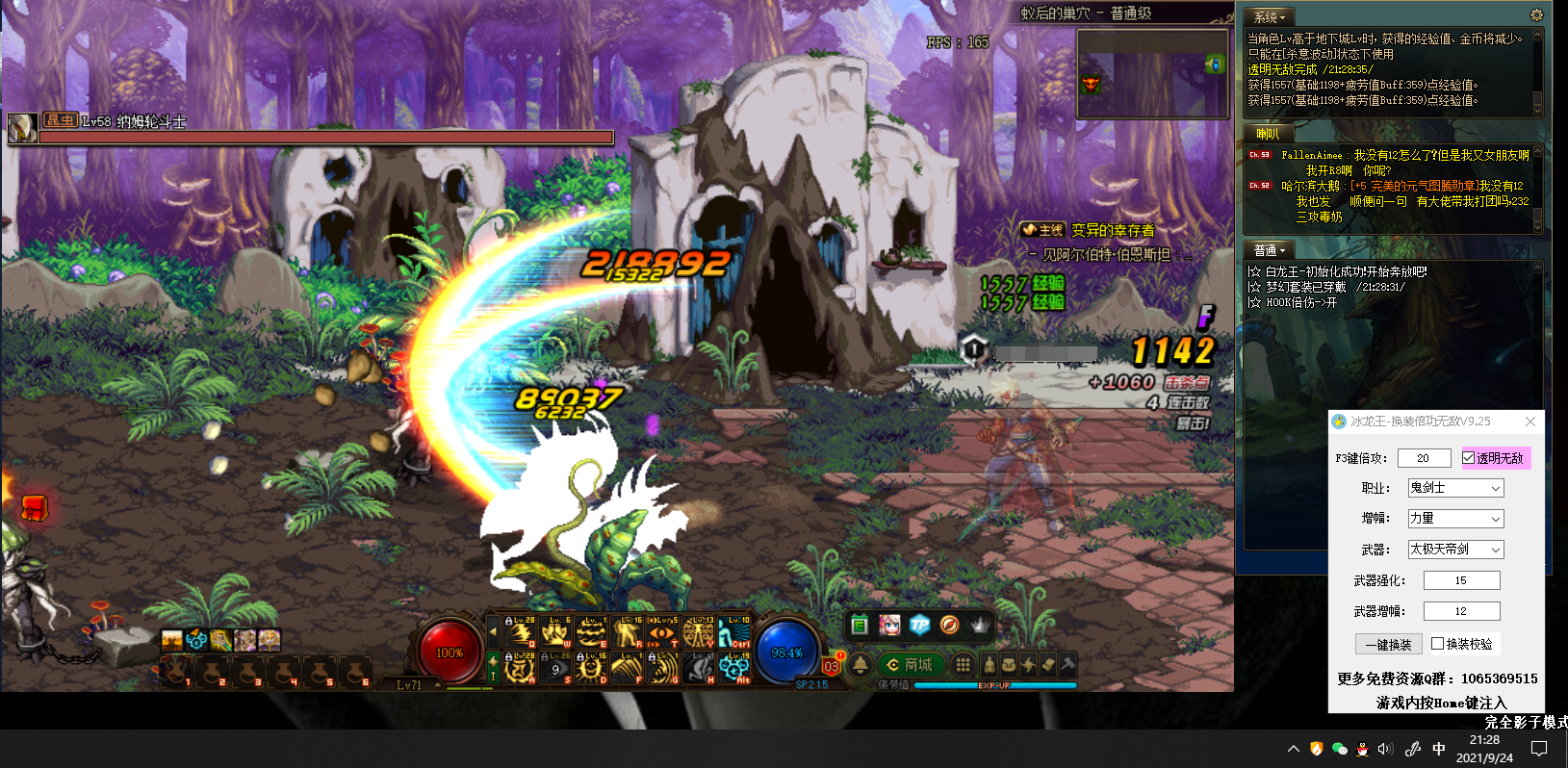Viewport: 1568px width, 768px height.
Task: Select the Lv.28 skill on the Q slot
Action: coord(520,632)
